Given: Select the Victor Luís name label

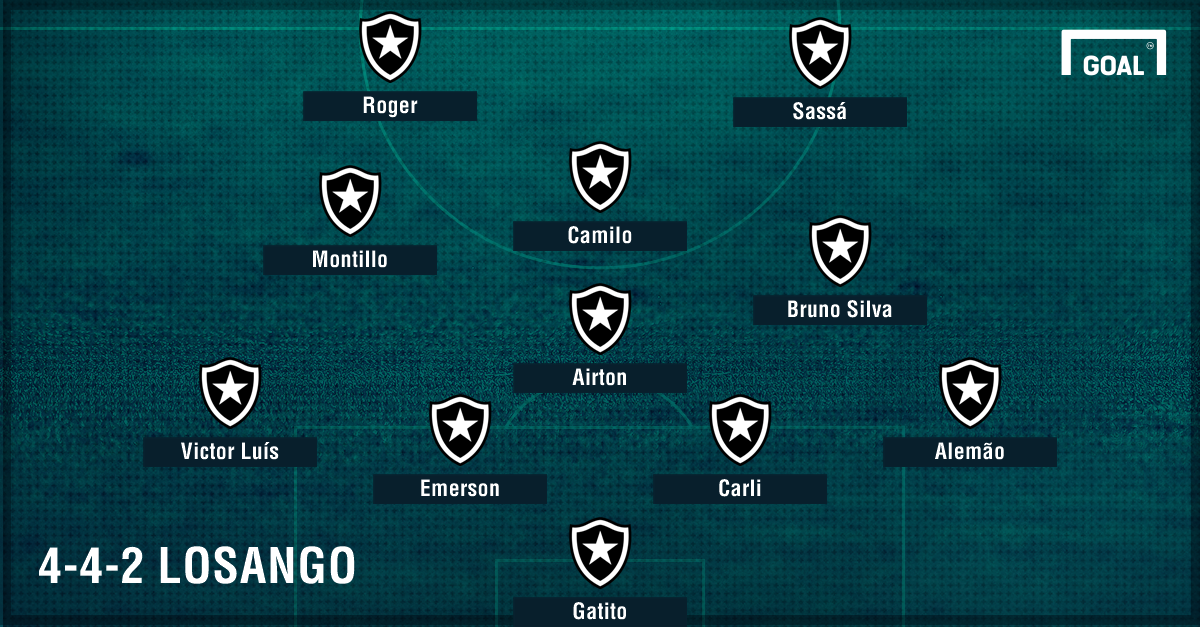Looking at the screenshot, I should pyautogui.click(x=230, y=452).
